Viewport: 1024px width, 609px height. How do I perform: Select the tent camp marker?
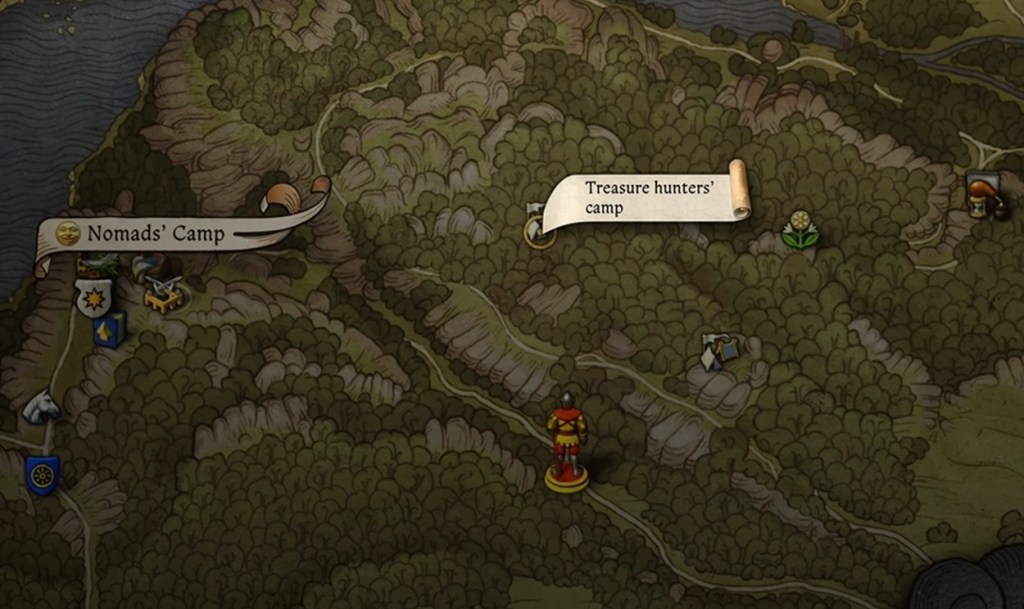(x=719, y=351)
